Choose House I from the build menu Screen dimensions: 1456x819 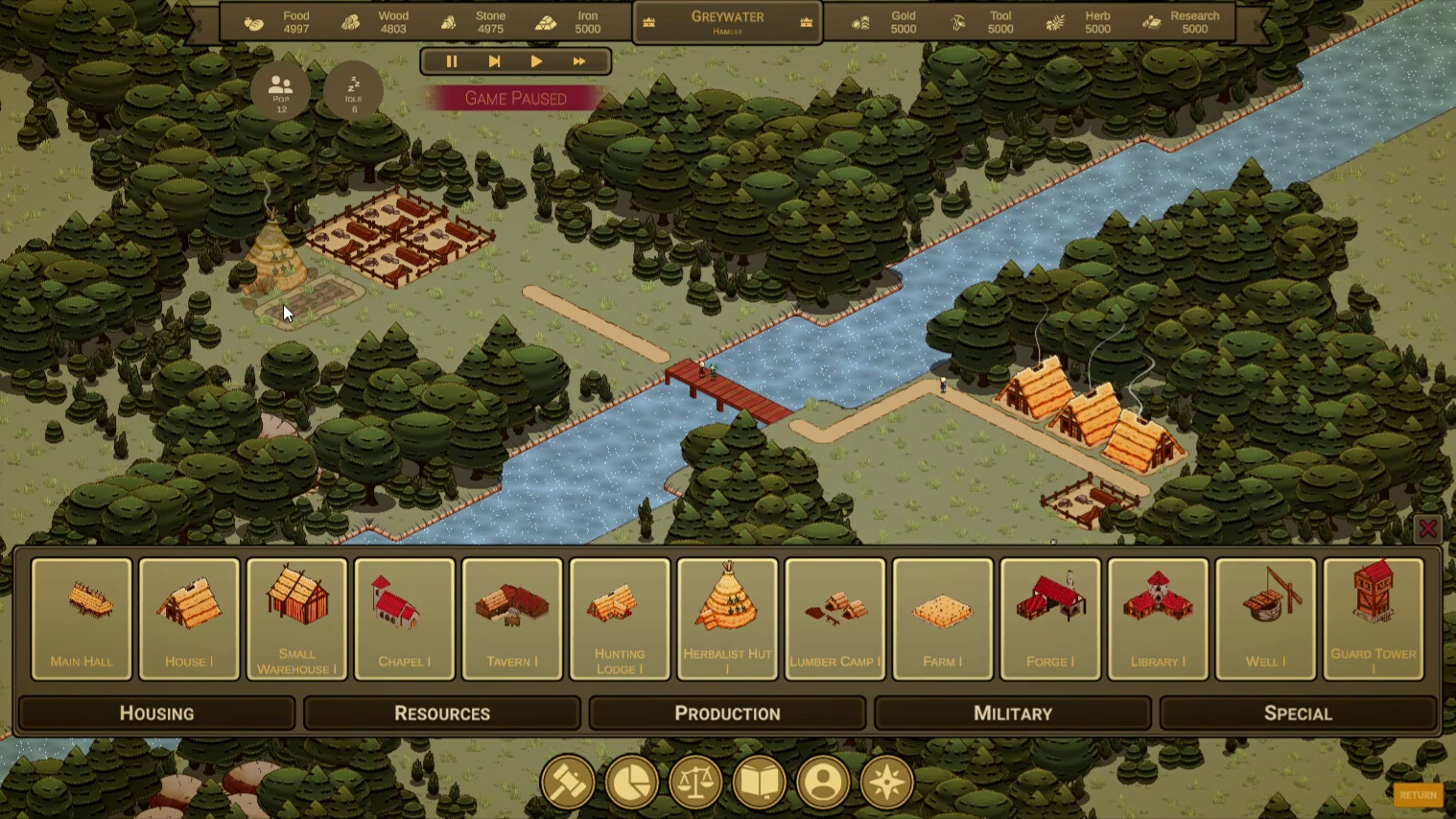pyautogui.click(x=189, y=619)
